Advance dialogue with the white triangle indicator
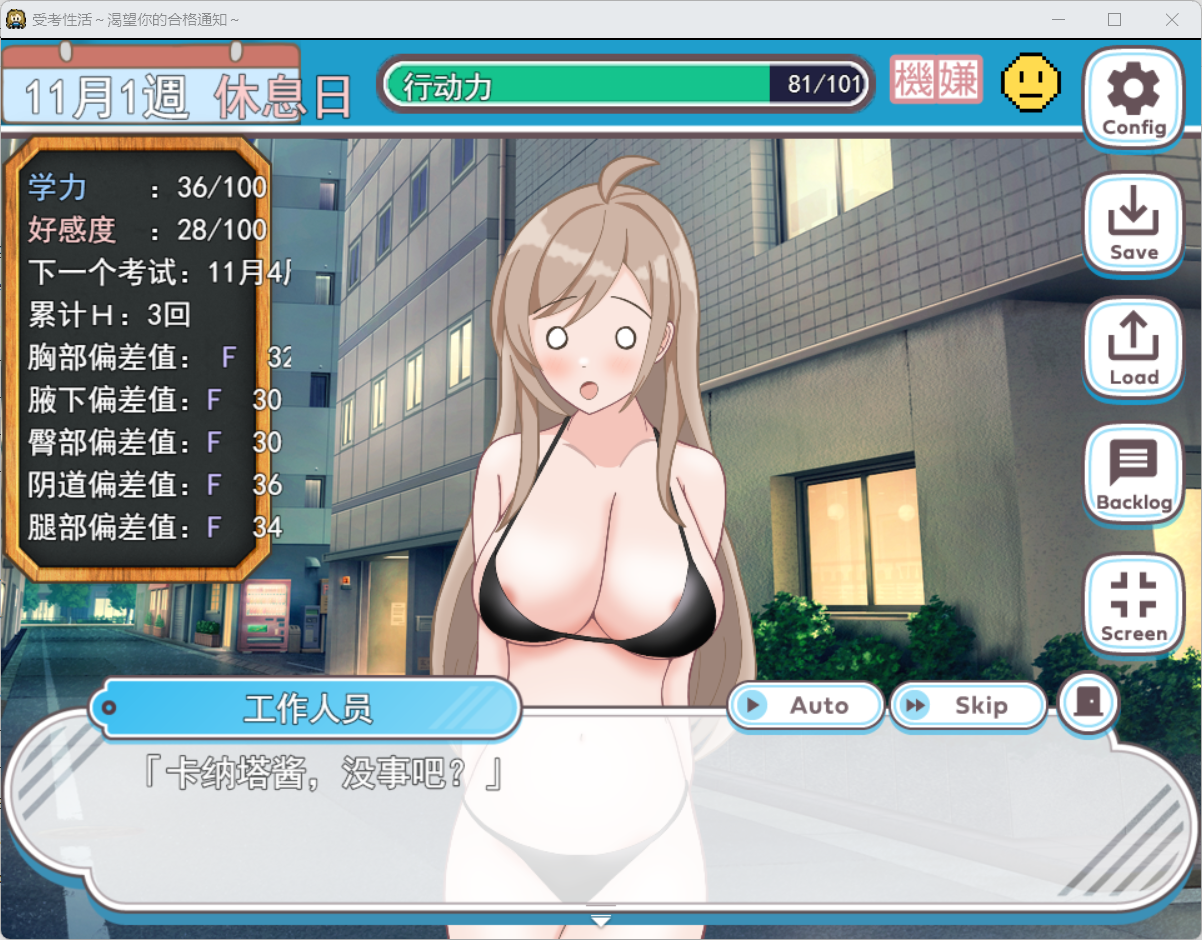This screenshot has height=940, width=1202. pyautogui.click(x=600, y=921)
